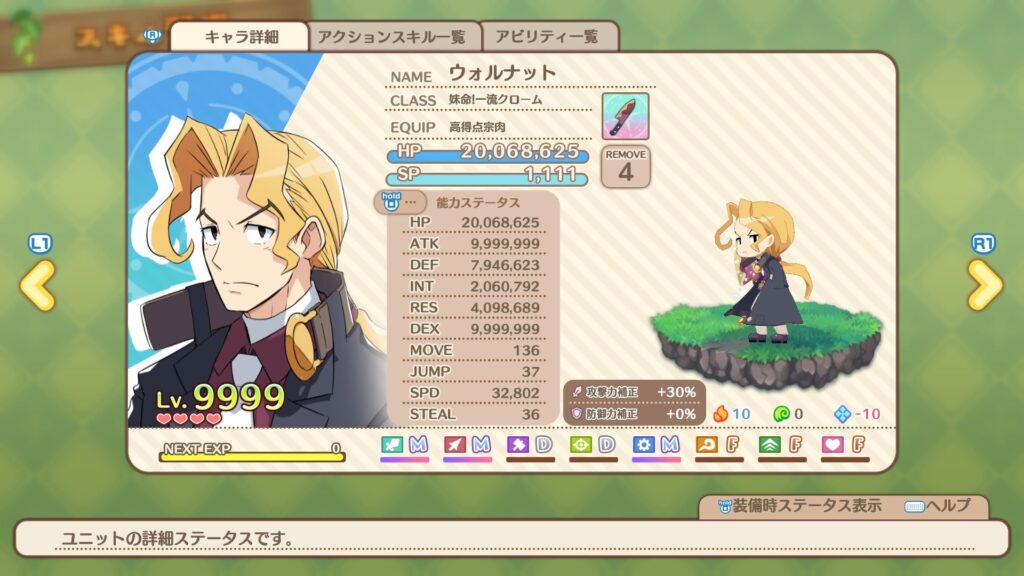
Task: Open the アクションスキル一覧 tab
Action: point(392,37)
